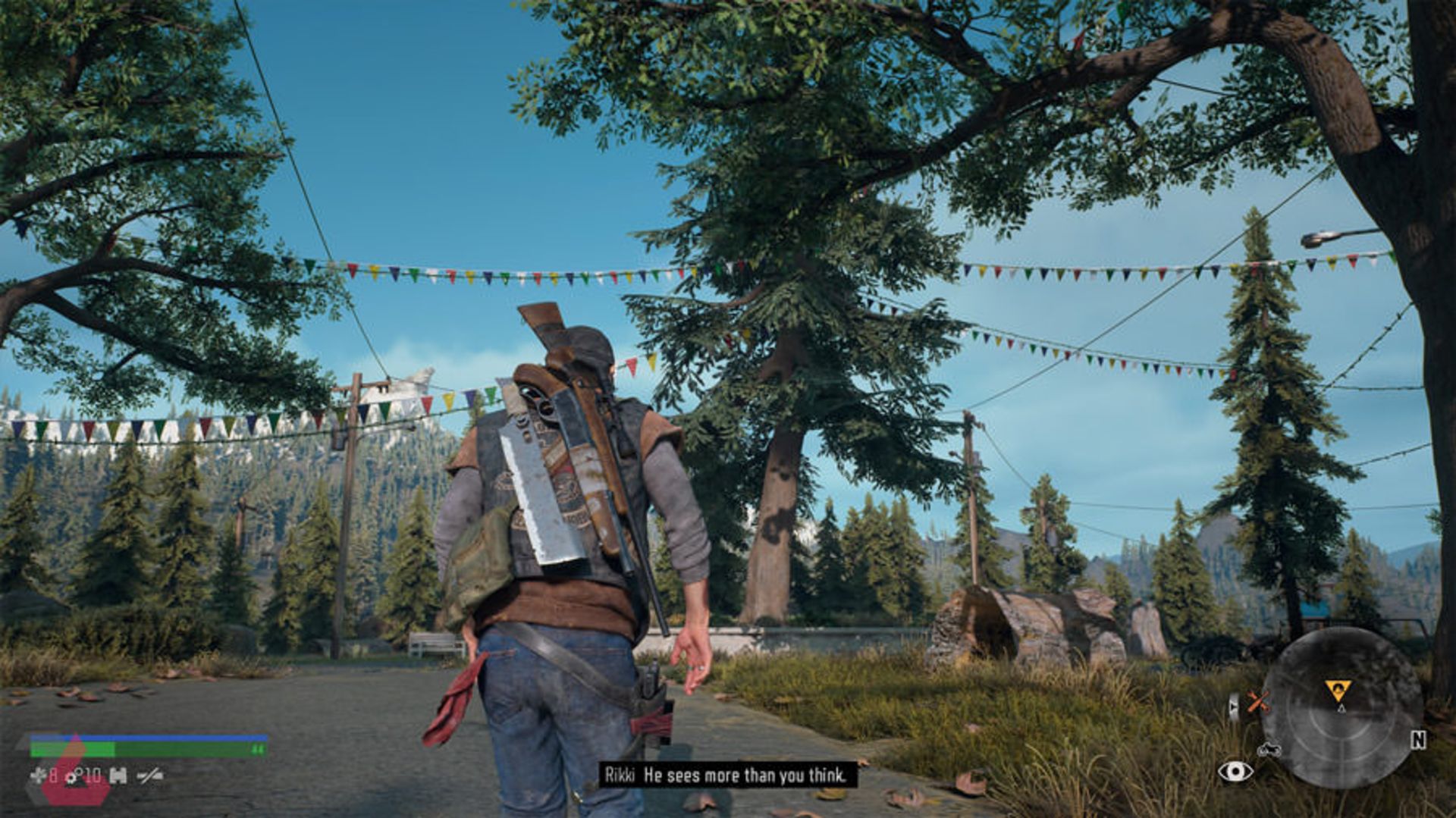Click the motorcycle icon beside the minimap
The width and height of the screenshot is (1456, 818).
click(x=1269, y=750)
